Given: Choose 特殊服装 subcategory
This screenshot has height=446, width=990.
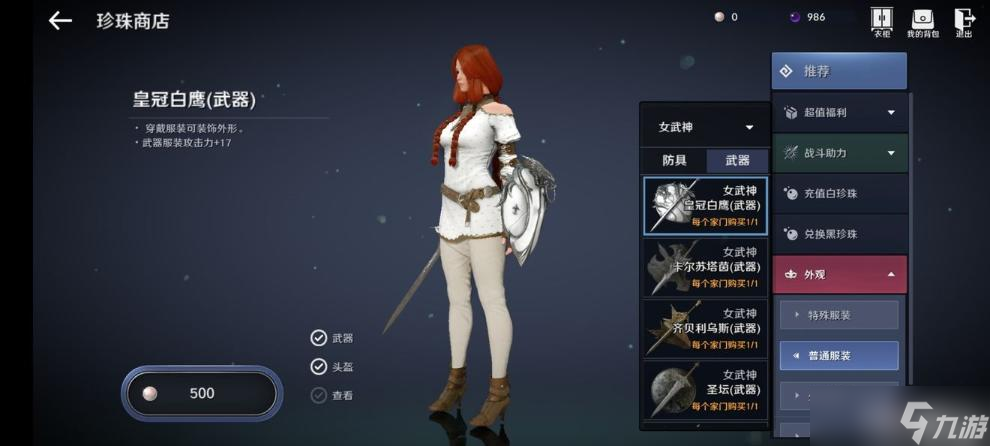Looking at the screenshot, I should [x=839, y=315].
